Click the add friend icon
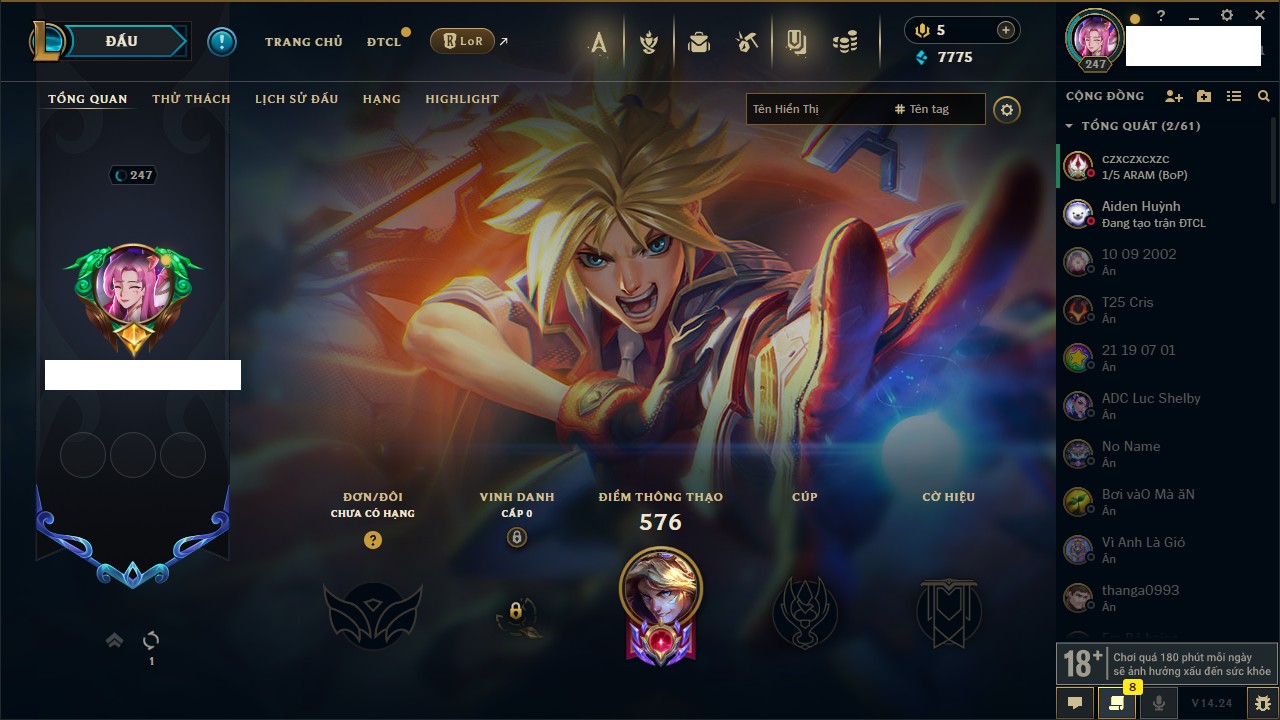The width and height of the screenshot is (1280, 720). pyautogui.click(x=1174, y=96)
